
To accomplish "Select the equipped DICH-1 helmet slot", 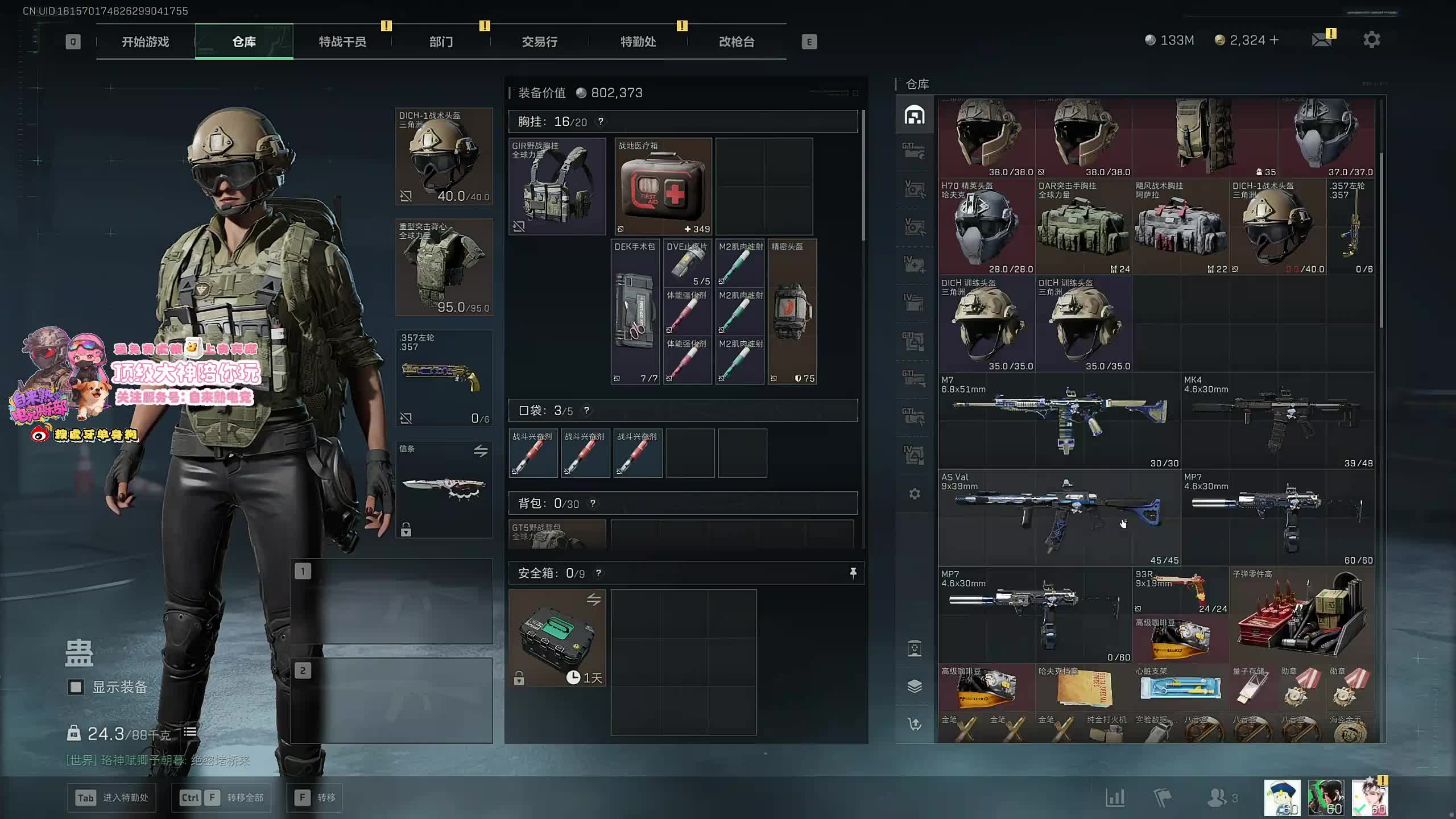I will point(444,156).
